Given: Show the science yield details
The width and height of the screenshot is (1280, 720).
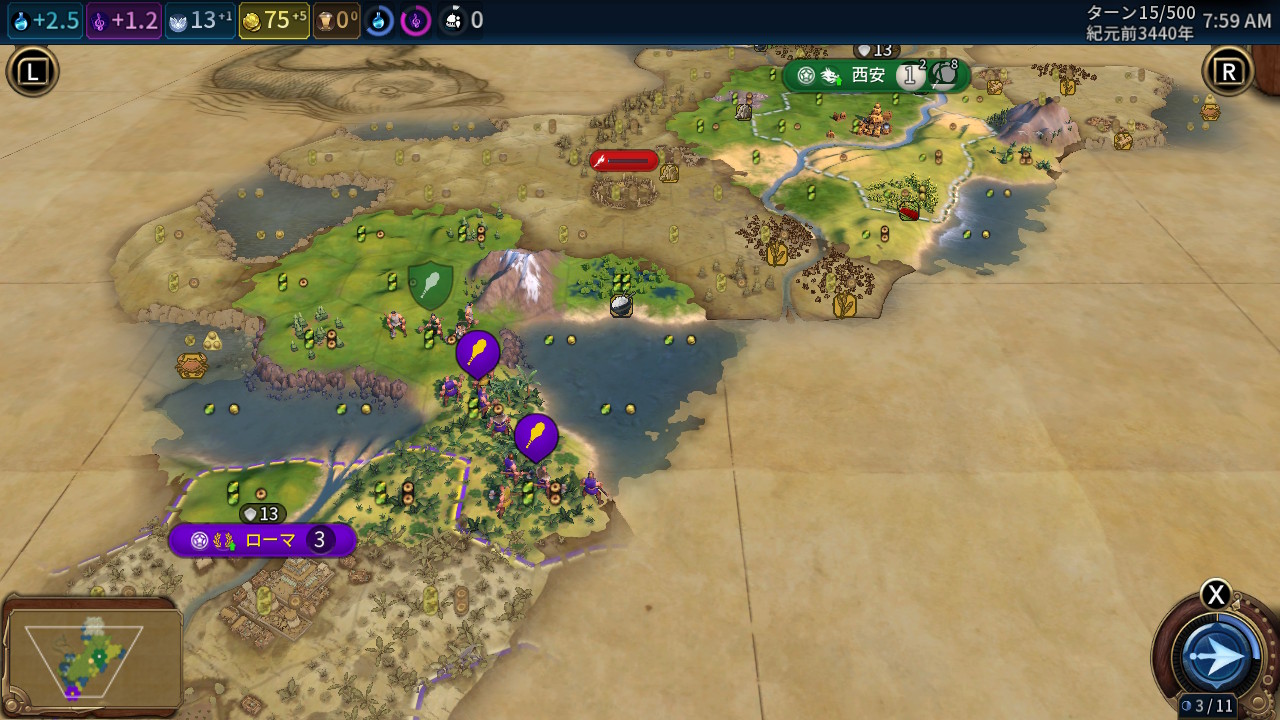Looking at the screenshot, I should [45, 20].
